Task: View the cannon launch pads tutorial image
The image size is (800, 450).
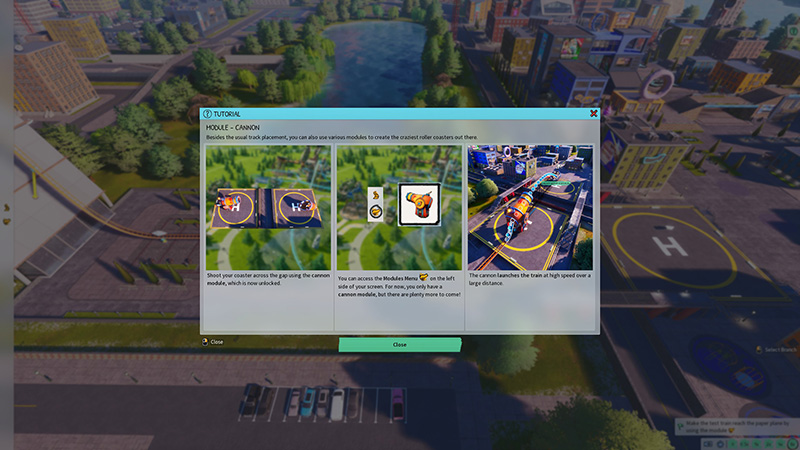Action: (x=268, y=207)
